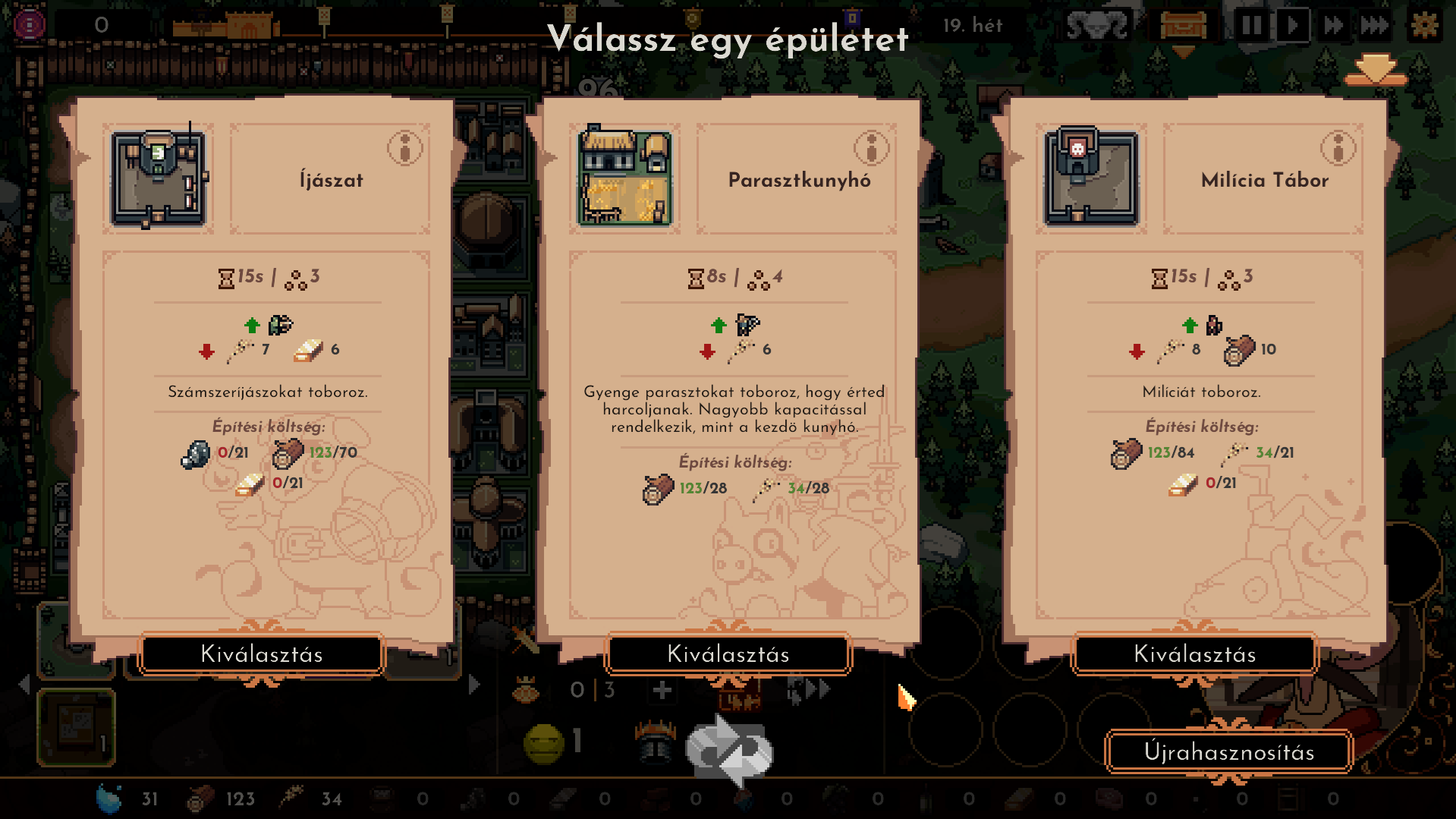Image resolution: width=1456 pixels, height=819 pixels.
Task: Show info for Milícia Tábor
Action: (x=1338, y=148)
